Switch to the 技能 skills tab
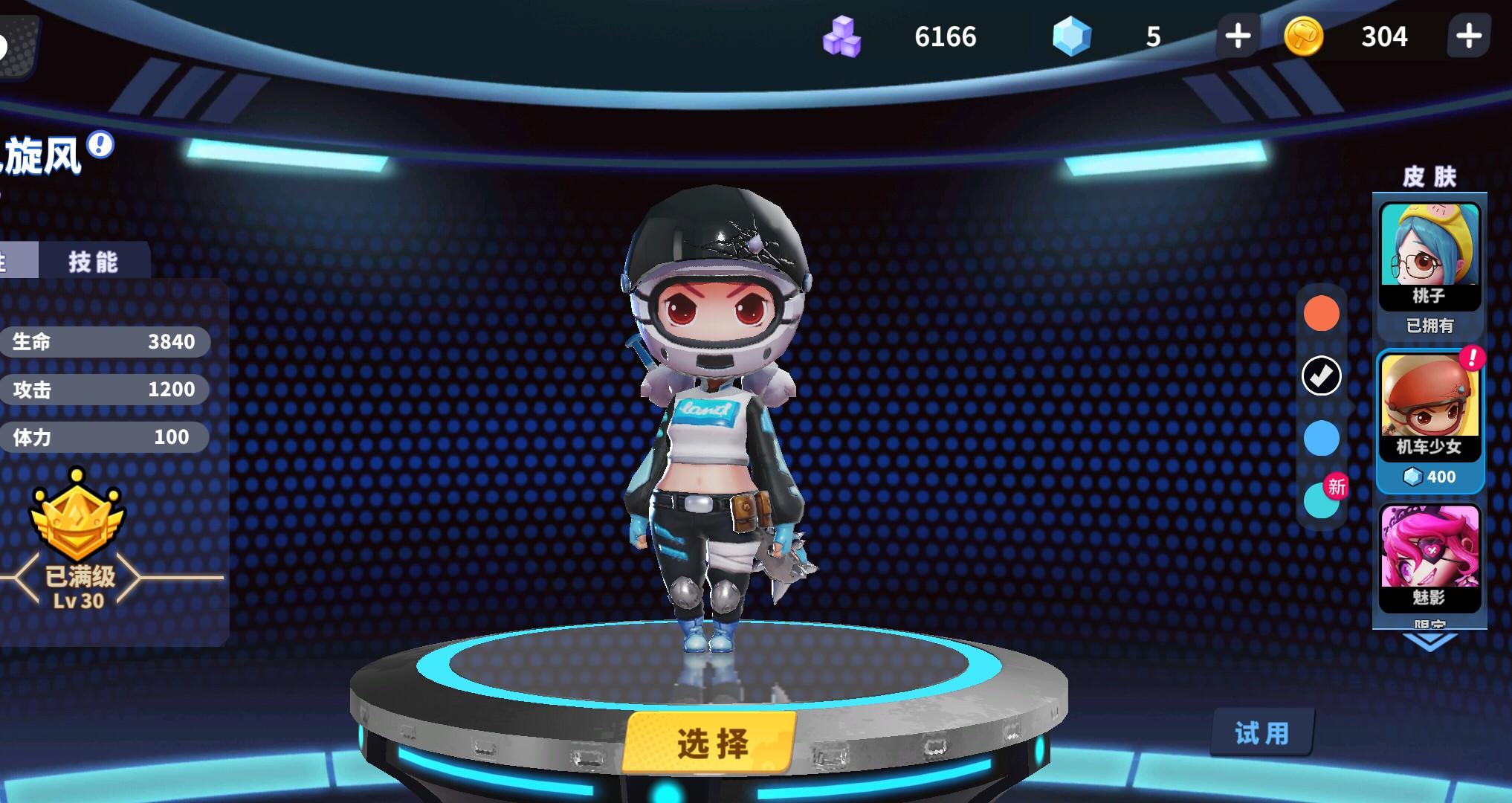1512x803 pixels. [x=93, y=260]
